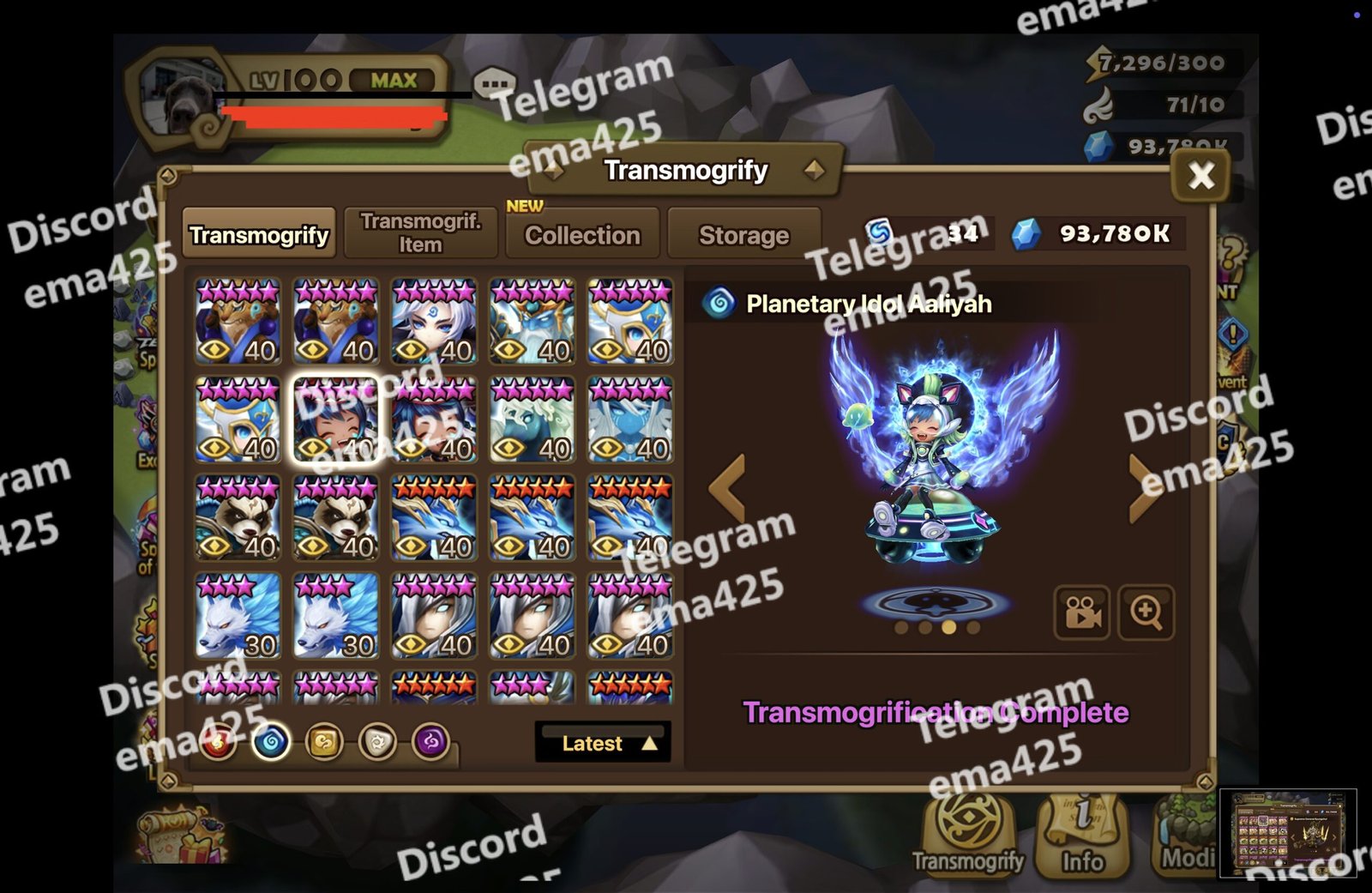The width and height of the screenshot is (1372, 893).
Task: Play the video camera preview
Action: pyautogui.click(x=1081, y=612)
